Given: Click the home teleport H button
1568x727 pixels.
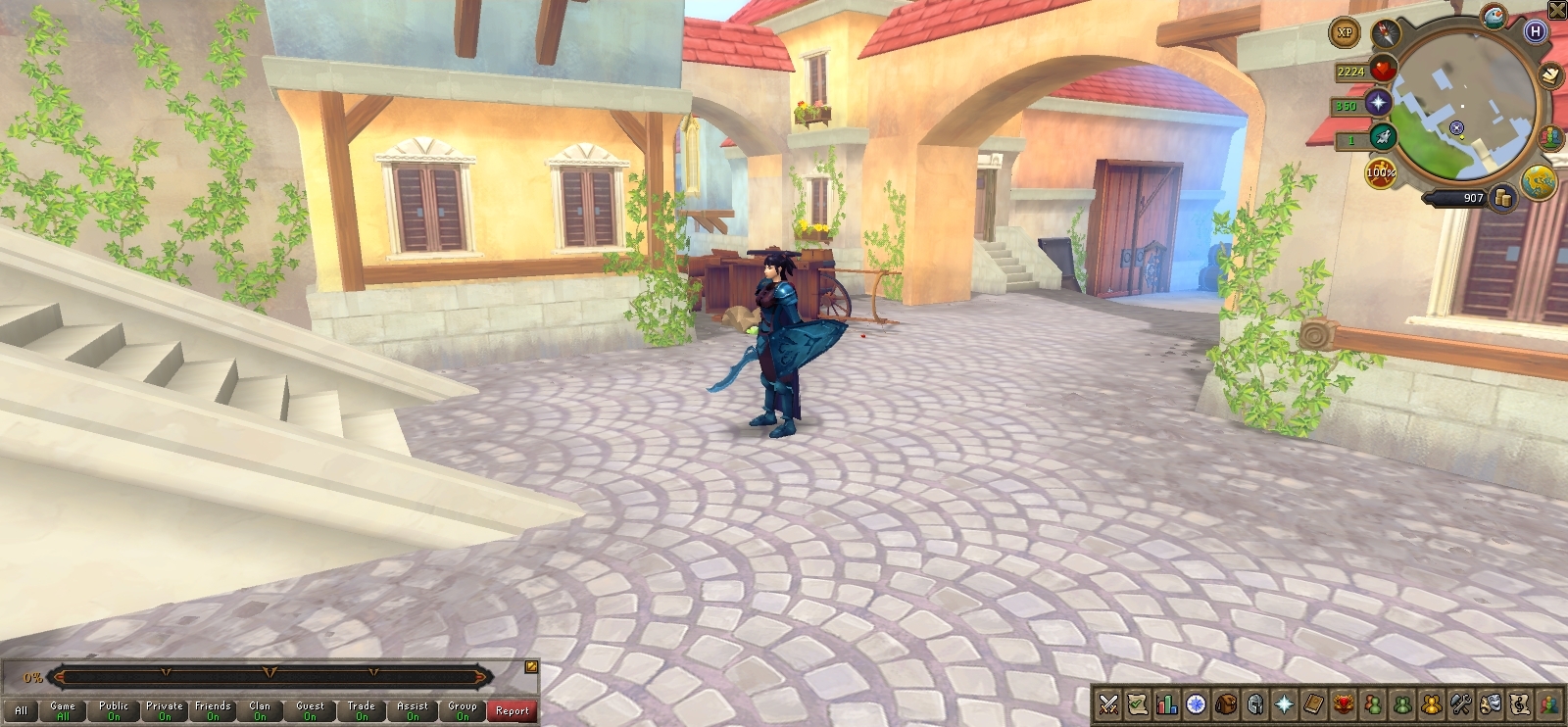Looking at the screenshot, I should [1536, 31].
